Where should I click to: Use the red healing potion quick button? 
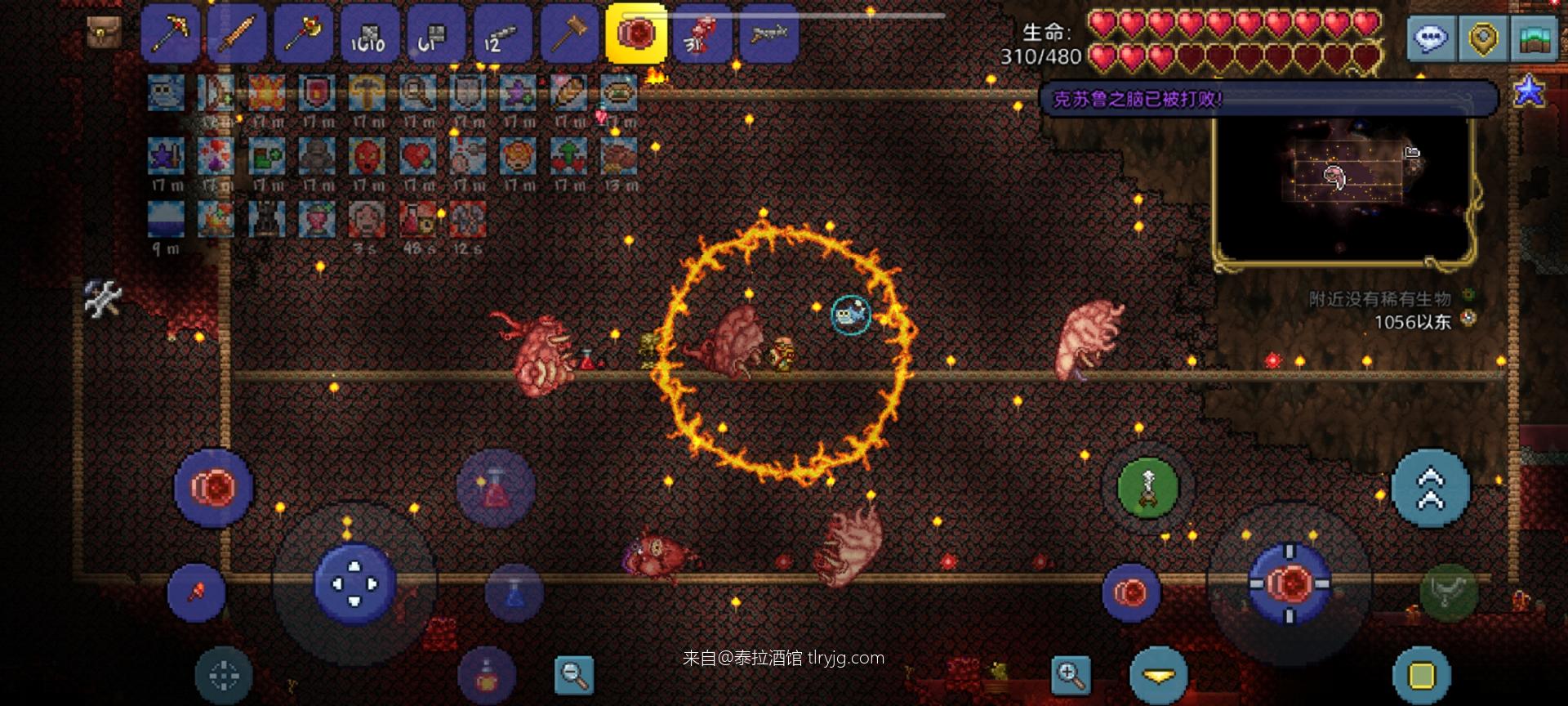pyautogui.click(x=495, y=489)
